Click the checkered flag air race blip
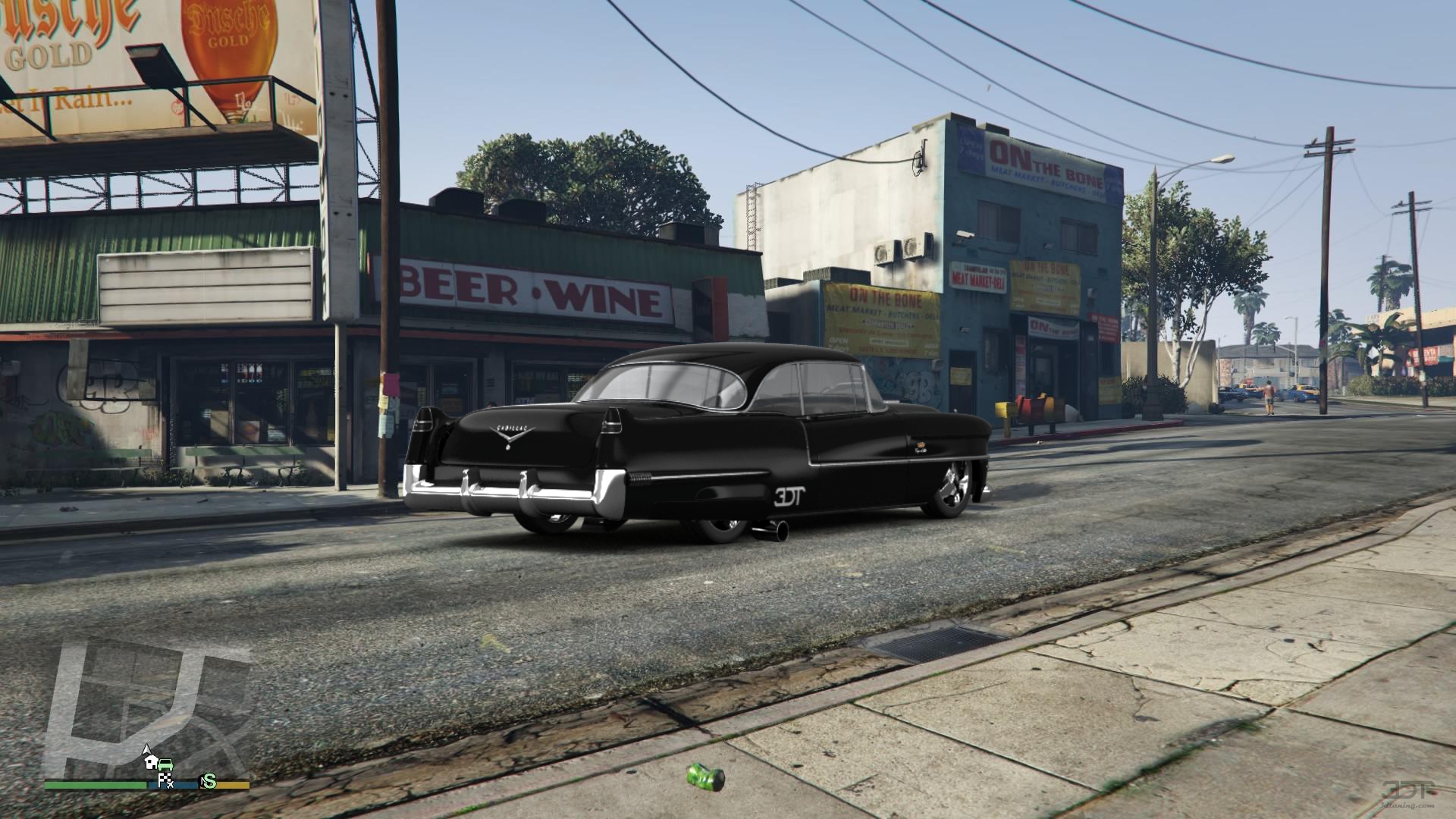Screen dimensions: 1456x819 (165, 780)
